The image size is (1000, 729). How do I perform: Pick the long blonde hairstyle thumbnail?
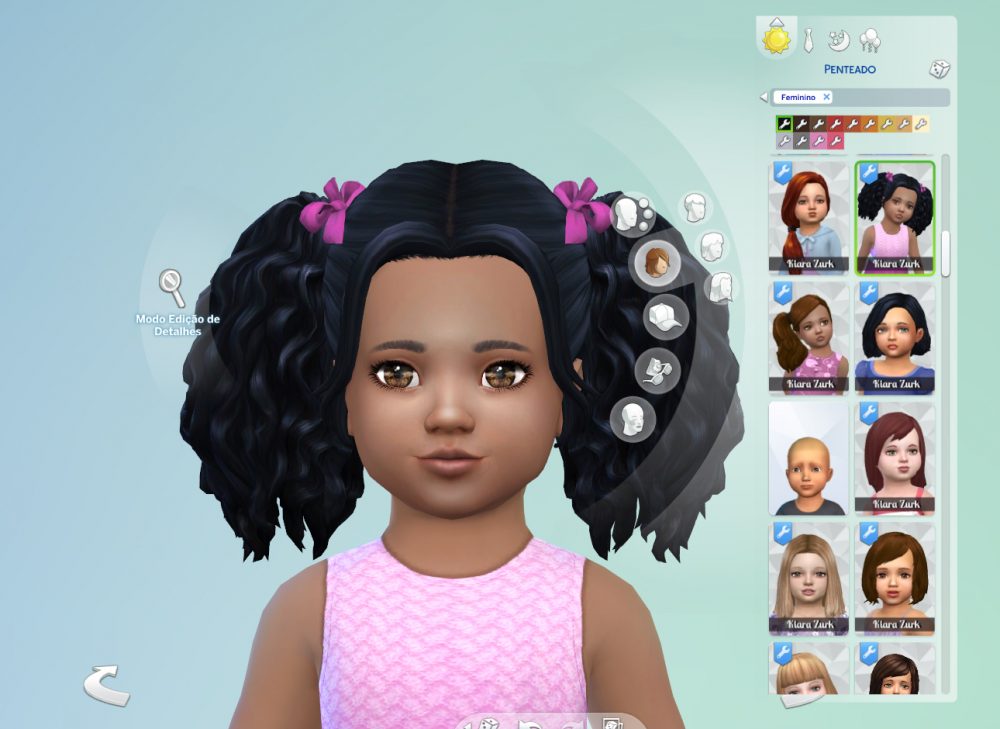[x=809, y=579]
